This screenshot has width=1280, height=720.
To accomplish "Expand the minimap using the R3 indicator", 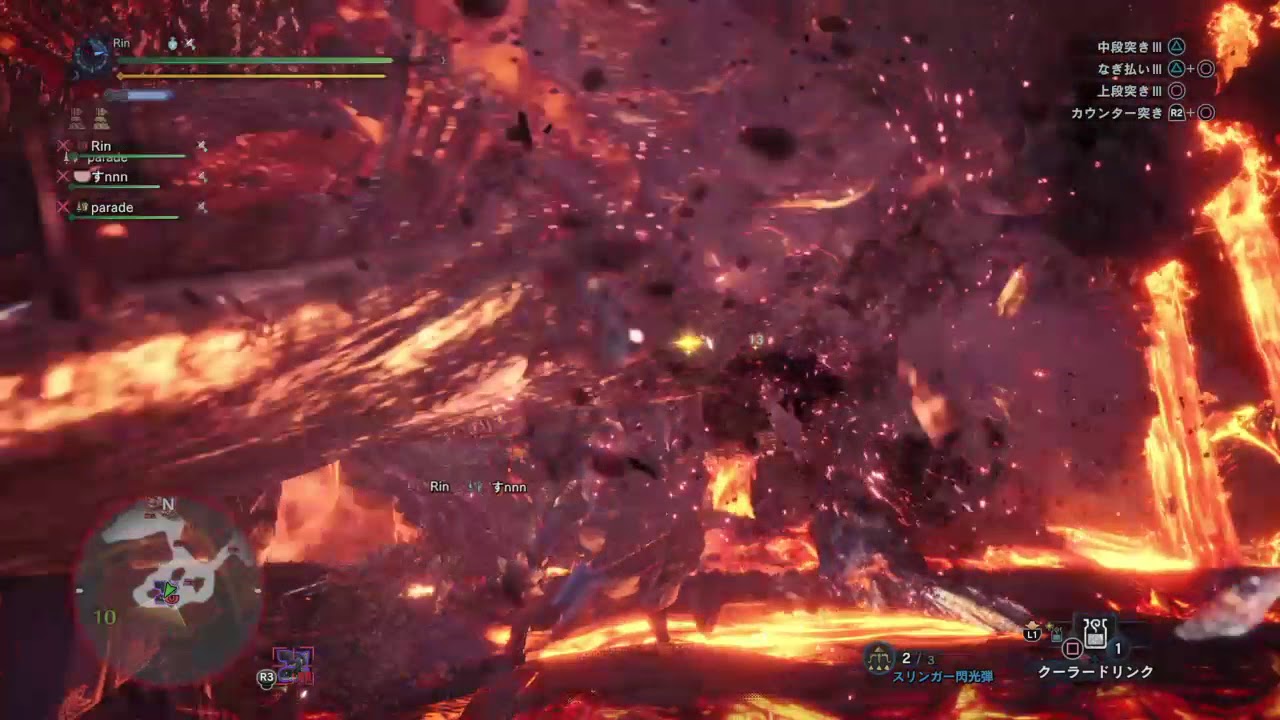I will pyautogui.click(x=266, y=678).
